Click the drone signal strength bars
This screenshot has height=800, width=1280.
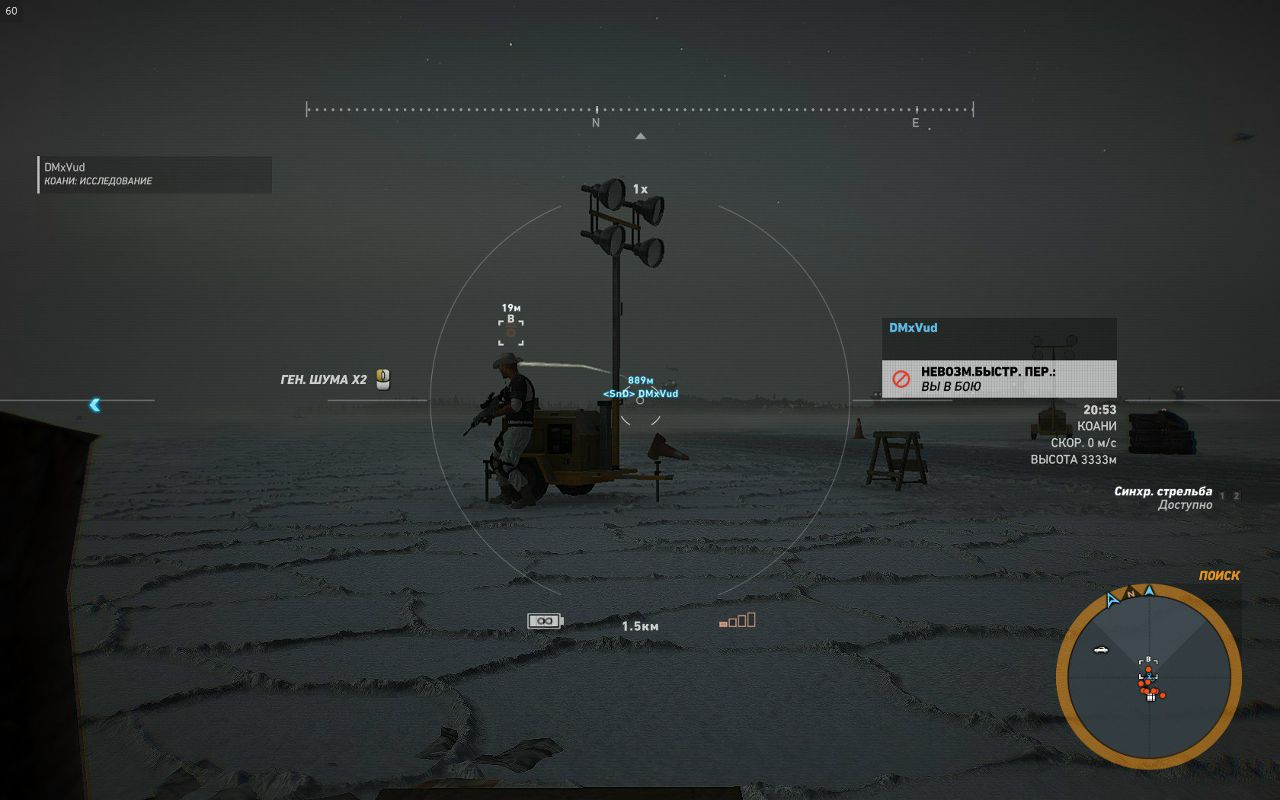(737, 621)
